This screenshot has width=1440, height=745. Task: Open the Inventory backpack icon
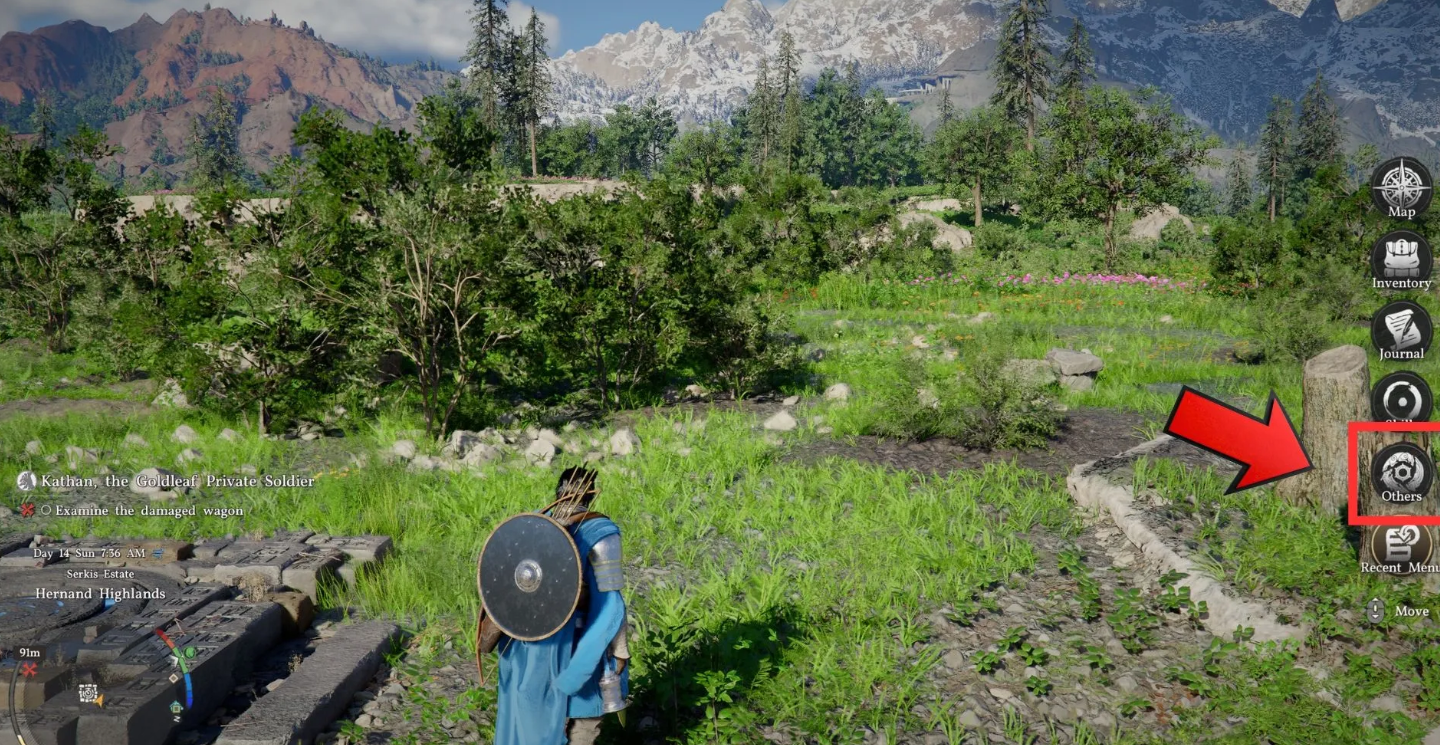[1401, 258]
